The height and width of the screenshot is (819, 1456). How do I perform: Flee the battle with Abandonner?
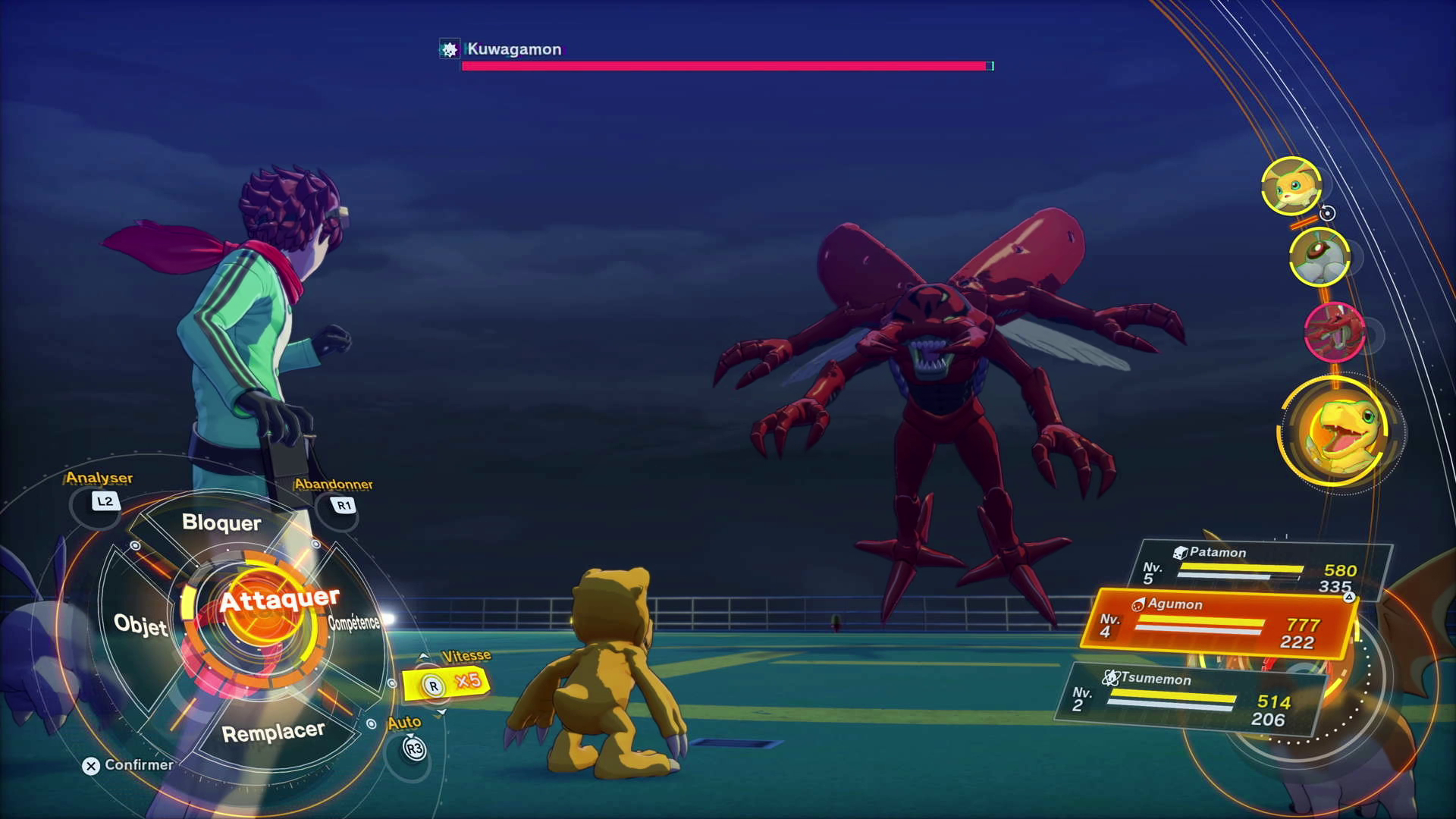(344, 505)
